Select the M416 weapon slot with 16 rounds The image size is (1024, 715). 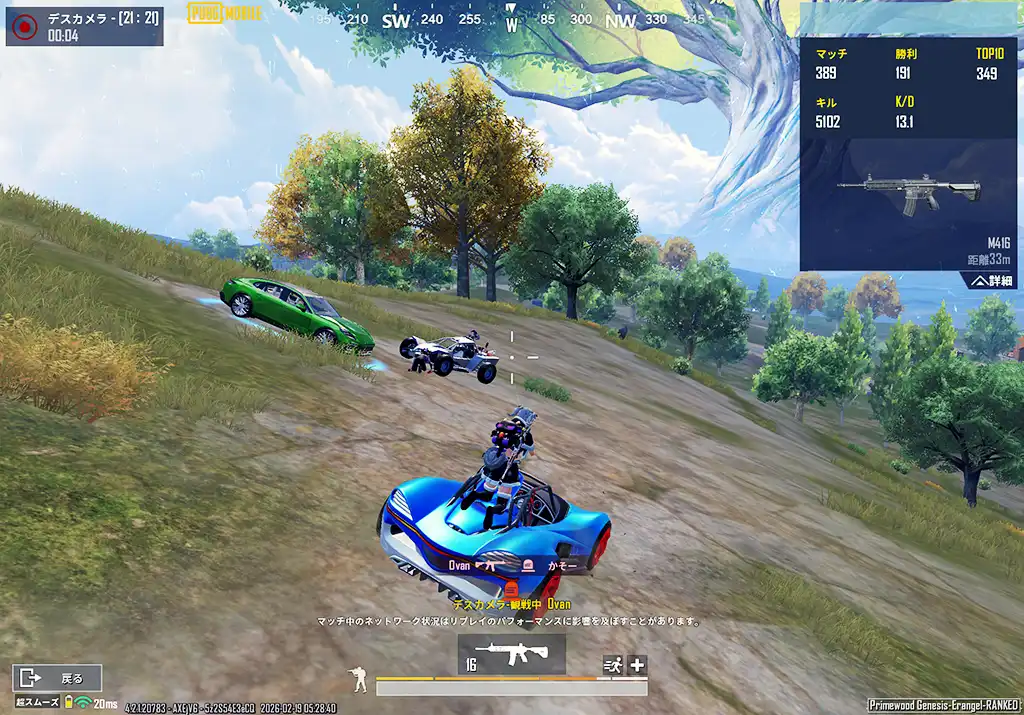[x=511, y=654]
